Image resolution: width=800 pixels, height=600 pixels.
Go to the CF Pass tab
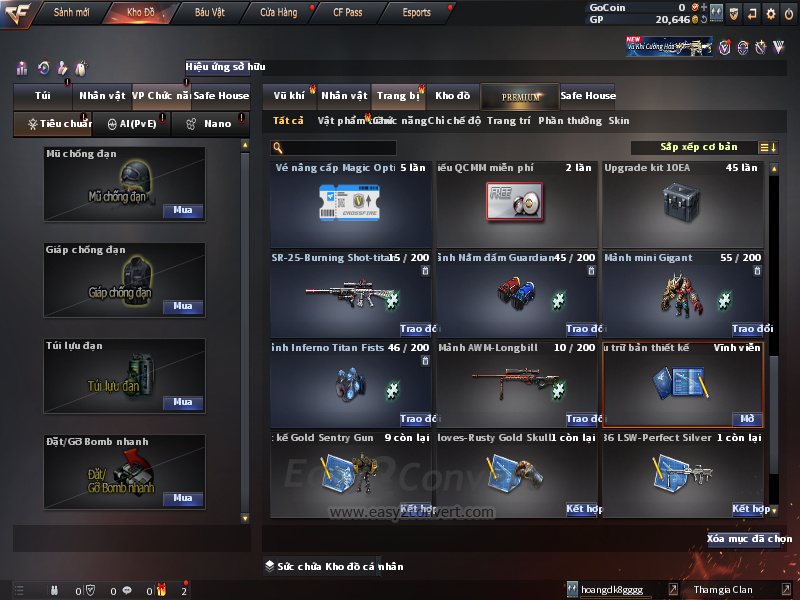click(347, 13)
